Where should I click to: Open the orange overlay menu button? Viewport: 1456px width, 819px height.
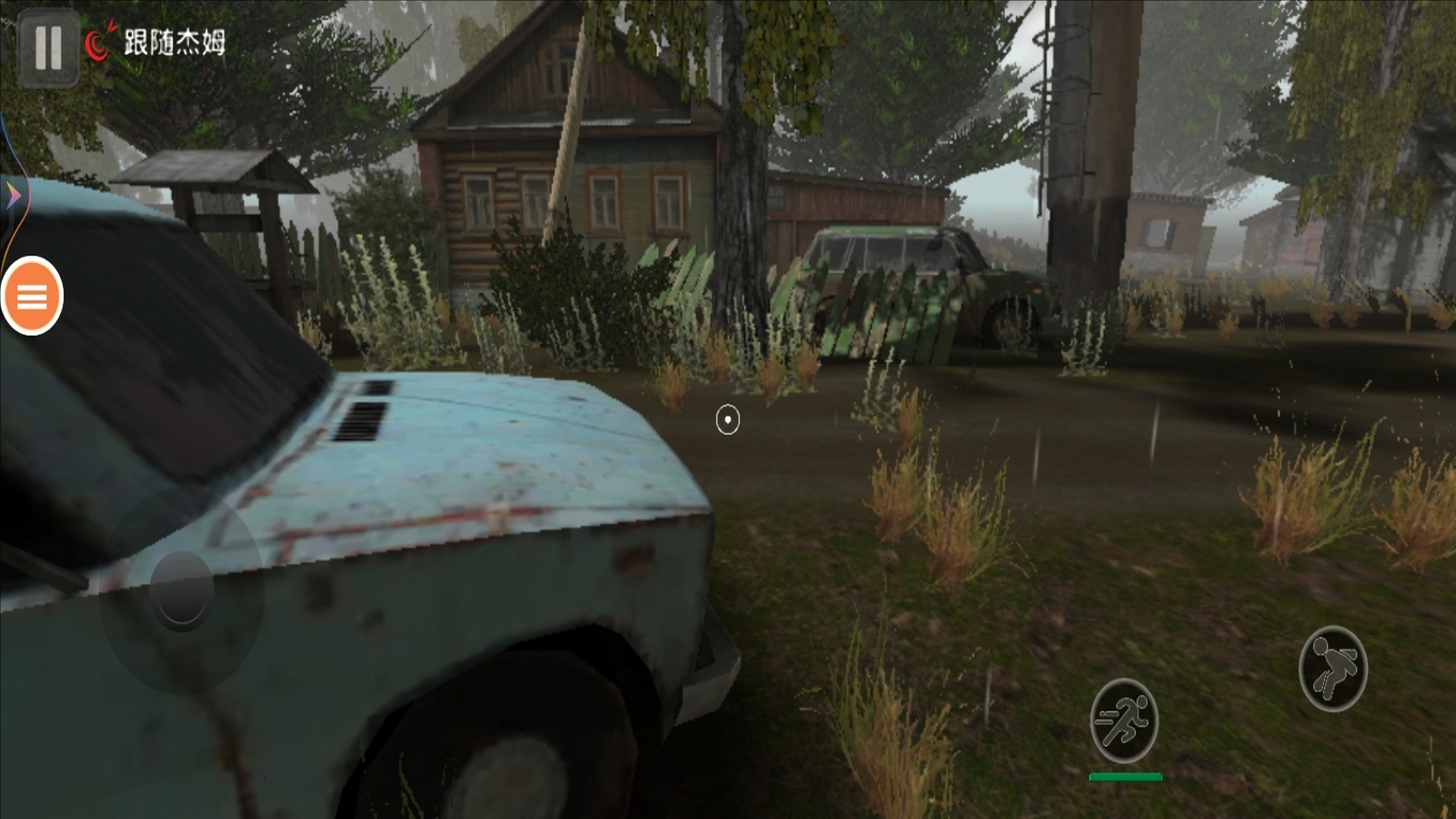[x=32, y=297]
